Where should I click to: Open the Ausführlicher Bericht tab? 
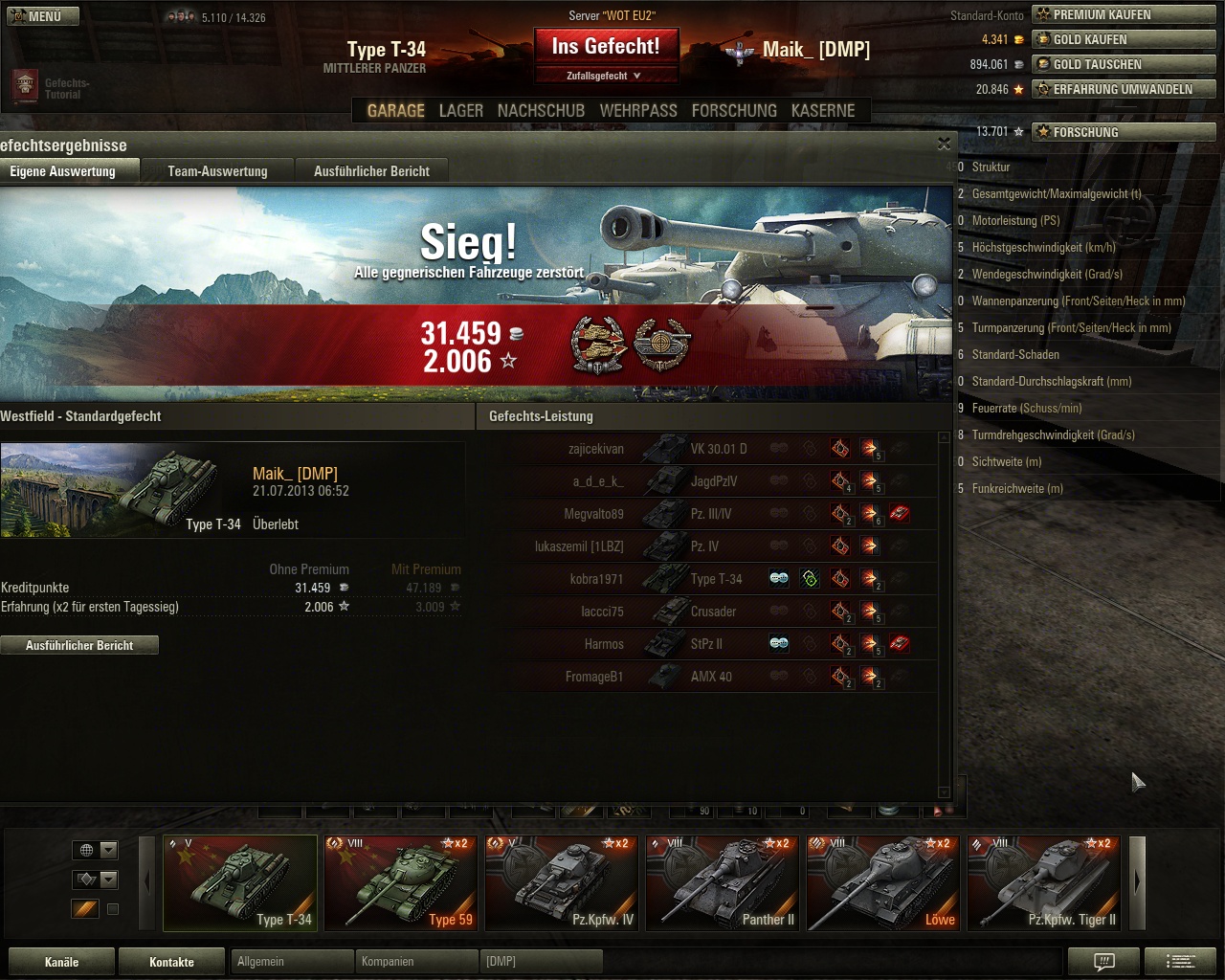[371, 171]
